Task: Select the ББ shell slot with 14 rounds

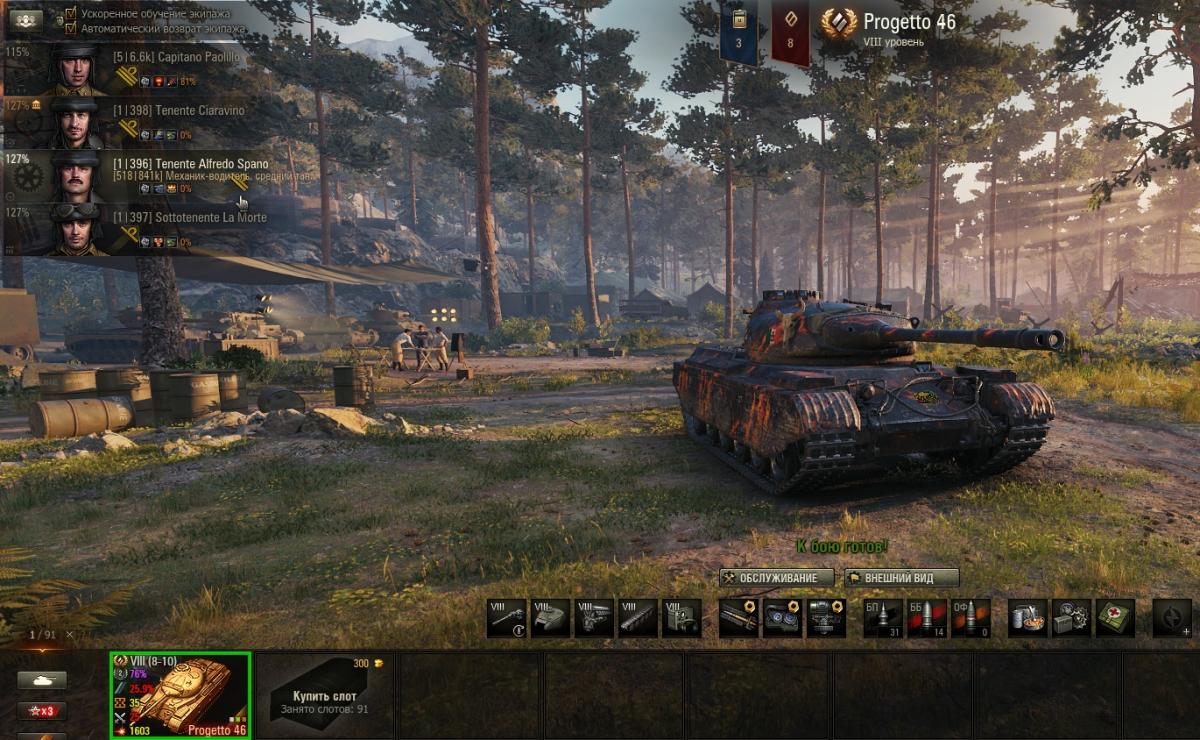Action: click(927, 618)
